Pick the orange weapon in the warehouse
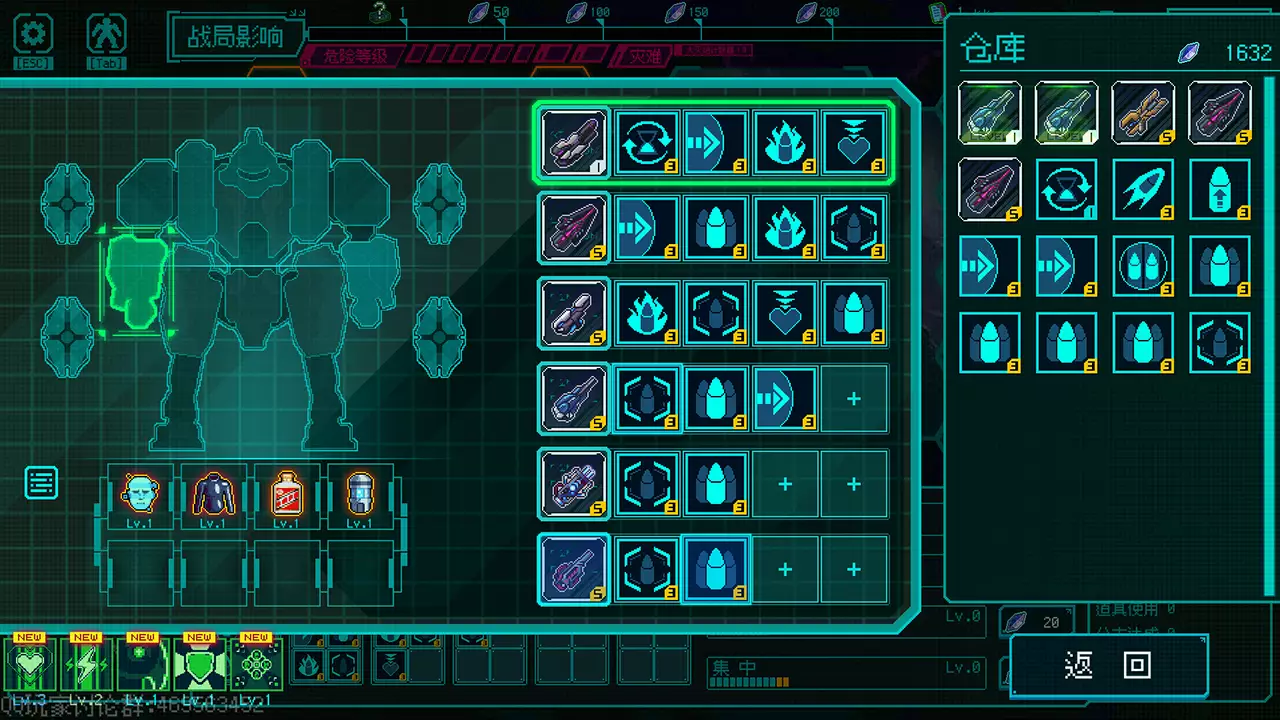Image resolution: width=1280 pixels, height=720 pixels. click(x=1143, y=113)
